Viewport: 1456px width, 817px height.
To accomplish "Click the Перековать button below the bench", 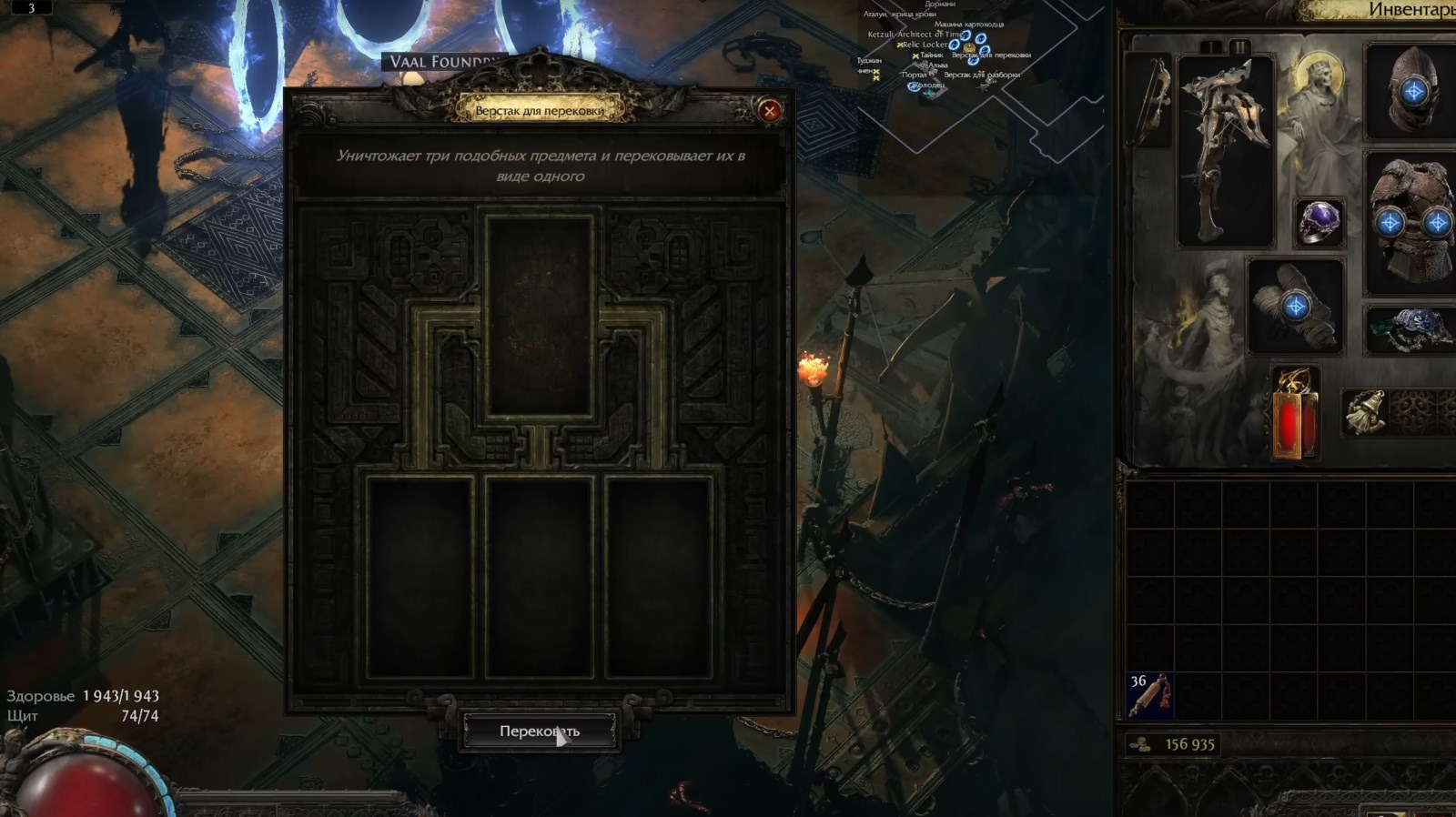I will point(540,729).
